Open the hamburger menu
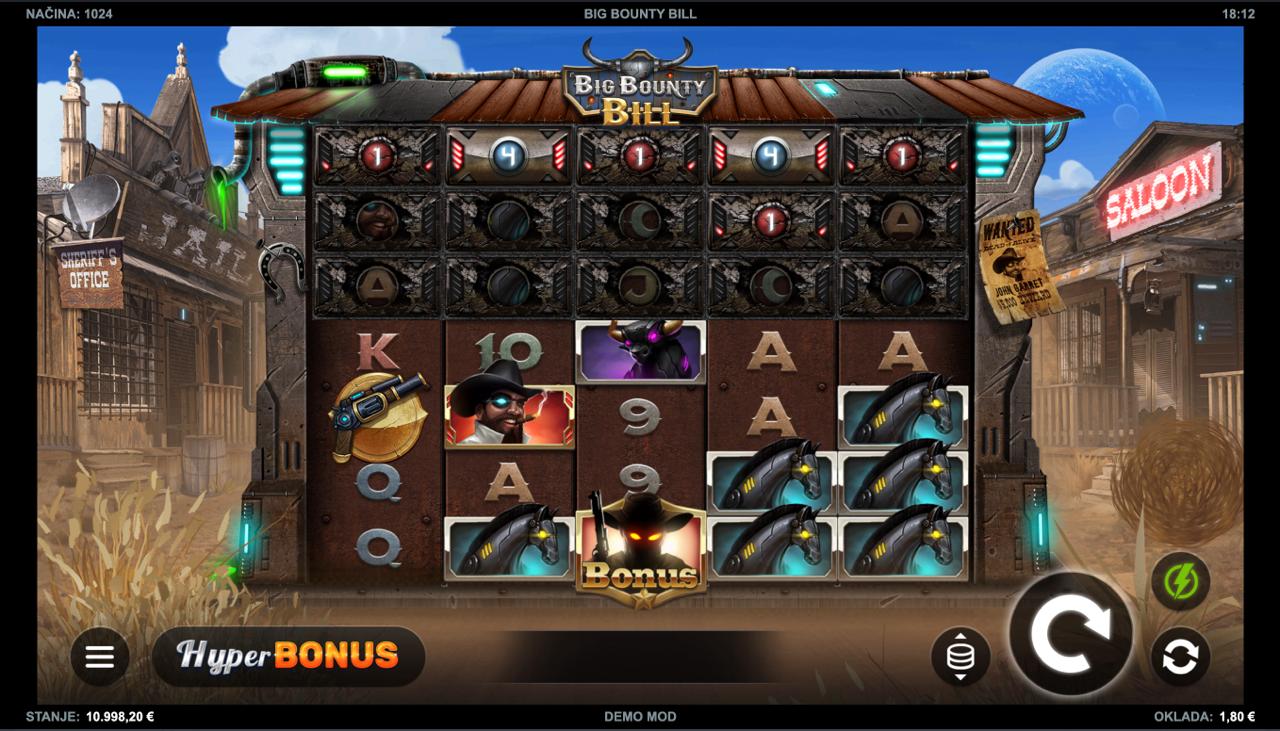Screen dimensions: 1280x731 click(x=100, y=657)
